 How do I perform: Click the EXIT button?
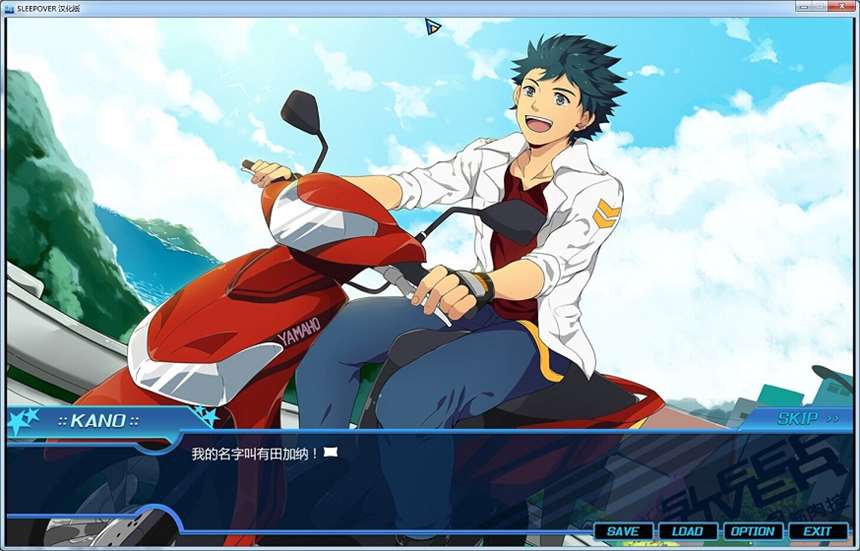(x=817, y=531)
